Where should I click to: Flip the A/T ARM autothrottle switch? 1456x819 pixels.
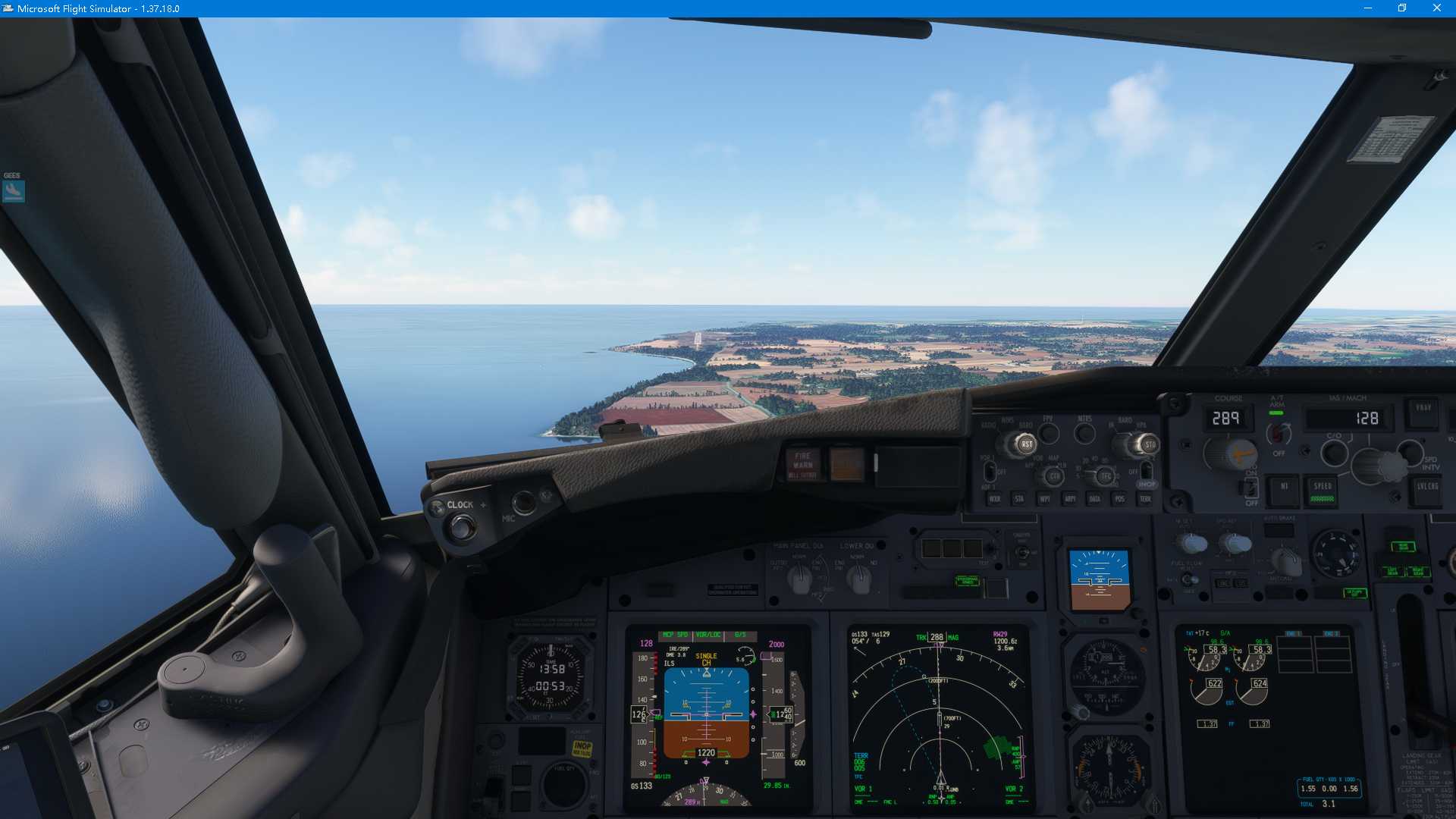[1278, 433]
